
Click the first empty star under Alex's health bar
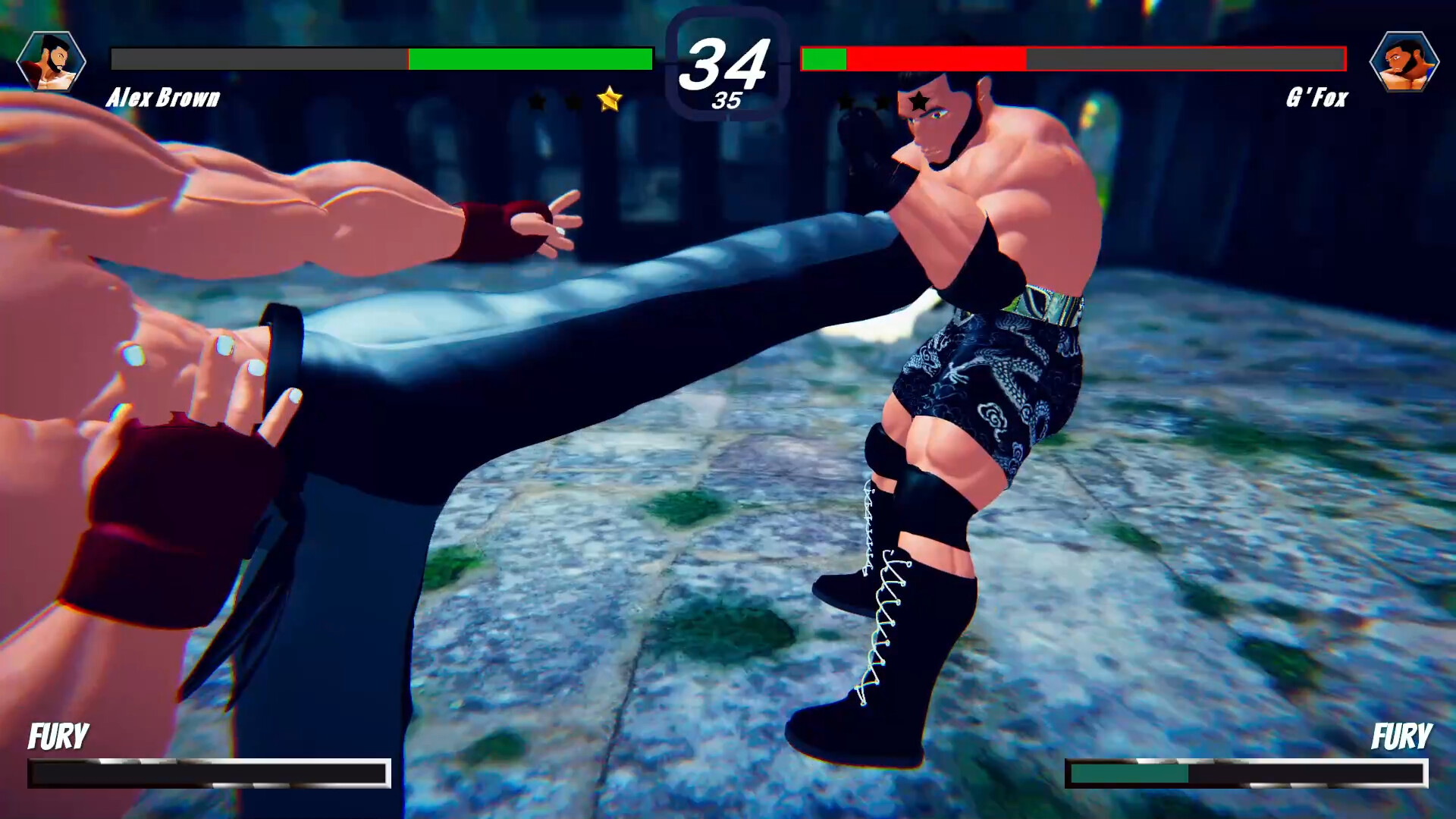click(x=538, y=102)
